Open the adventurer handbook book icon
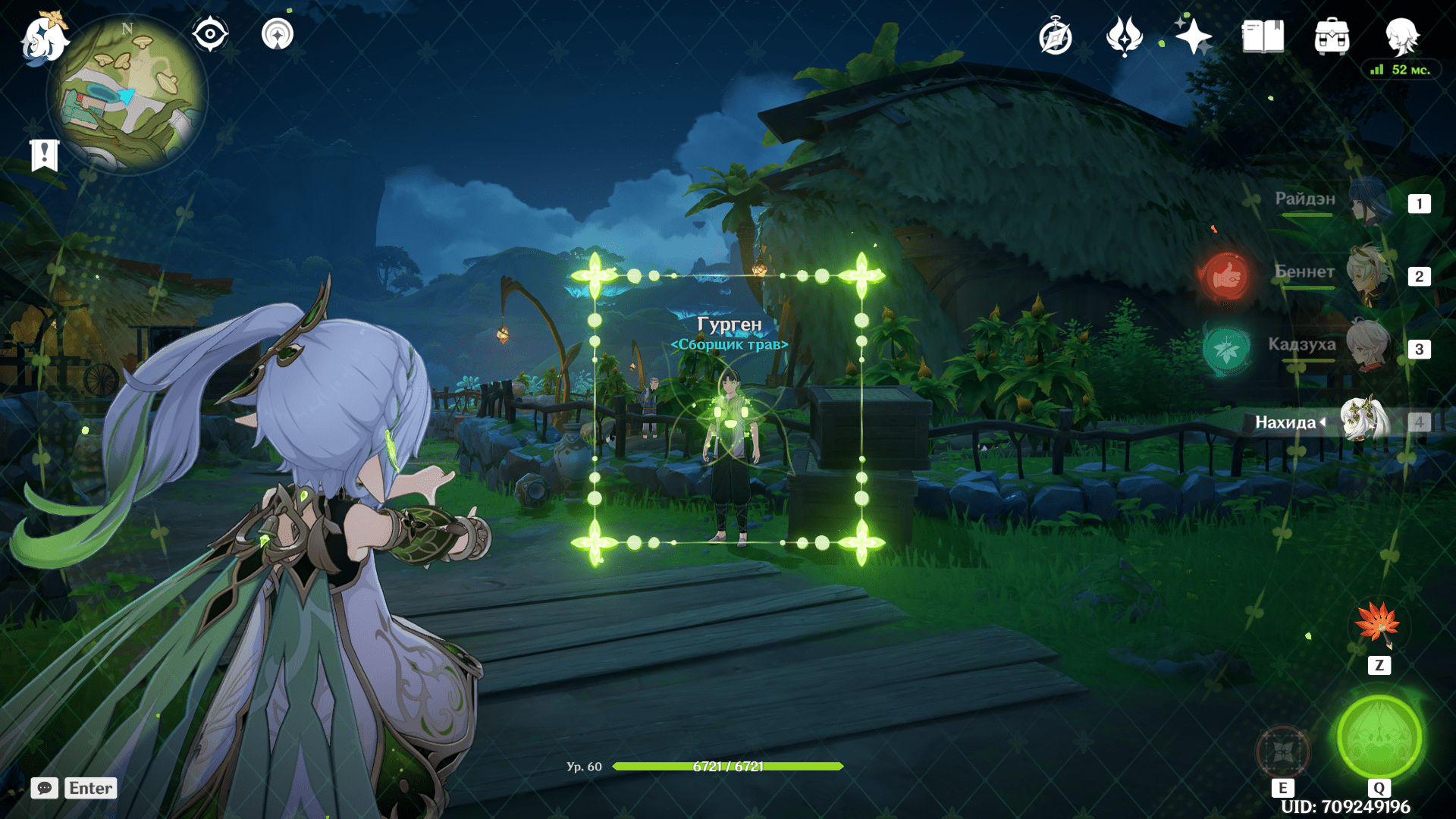This screenshot has height=819, width=1456. (x=1263, y=36)
